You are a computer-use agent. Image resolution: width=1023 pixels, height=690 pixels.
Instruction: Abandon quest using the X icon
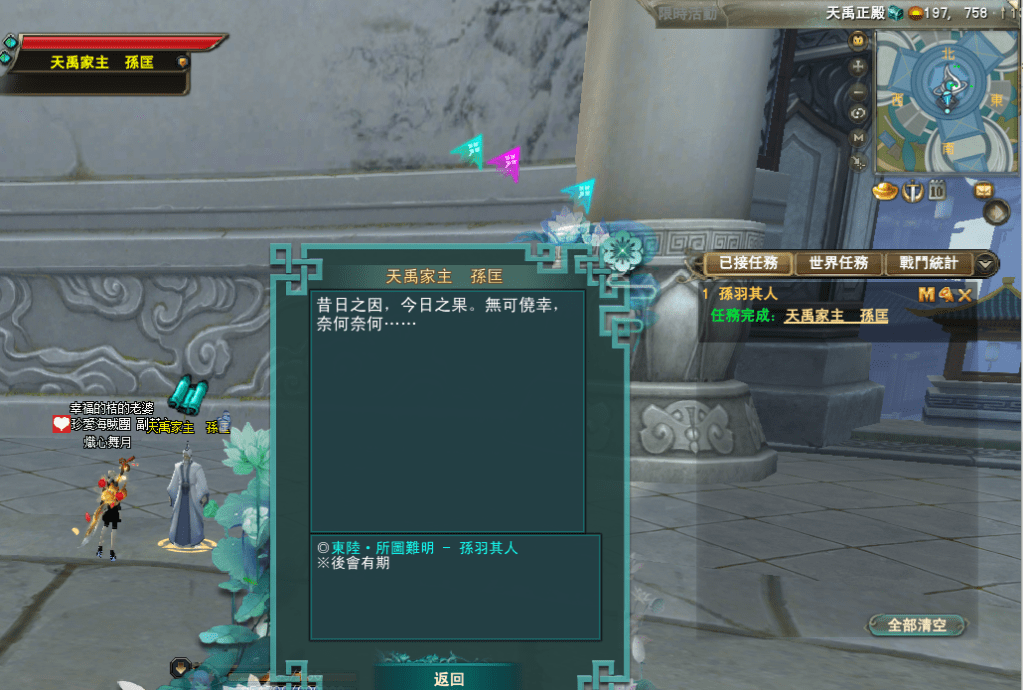pyautogui.click(x=965, y=294)
